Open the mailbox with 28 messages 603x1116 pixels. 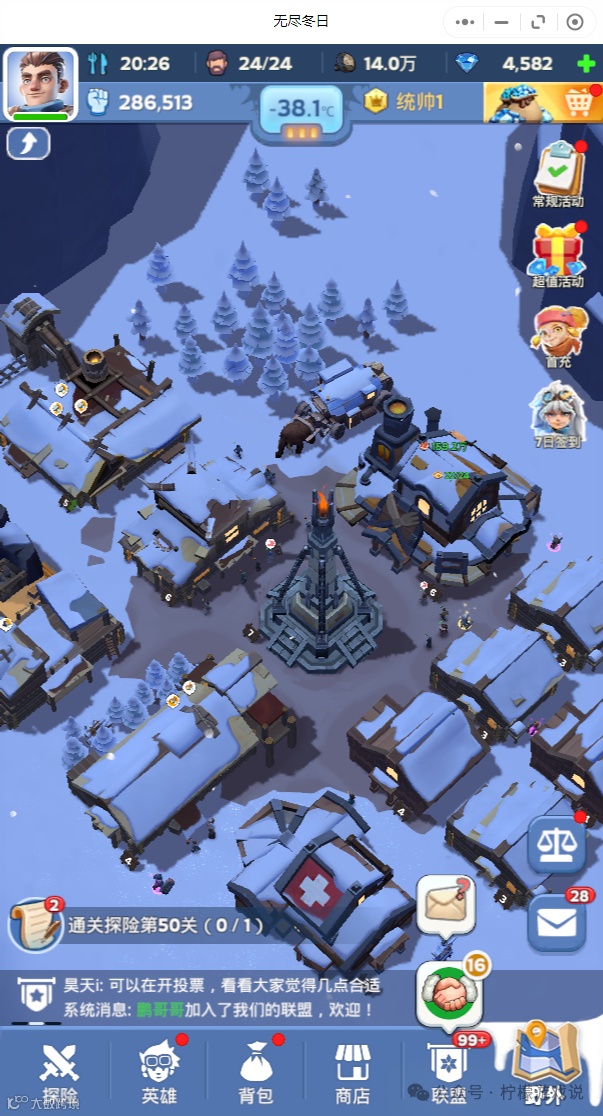[x=556, y=920]
